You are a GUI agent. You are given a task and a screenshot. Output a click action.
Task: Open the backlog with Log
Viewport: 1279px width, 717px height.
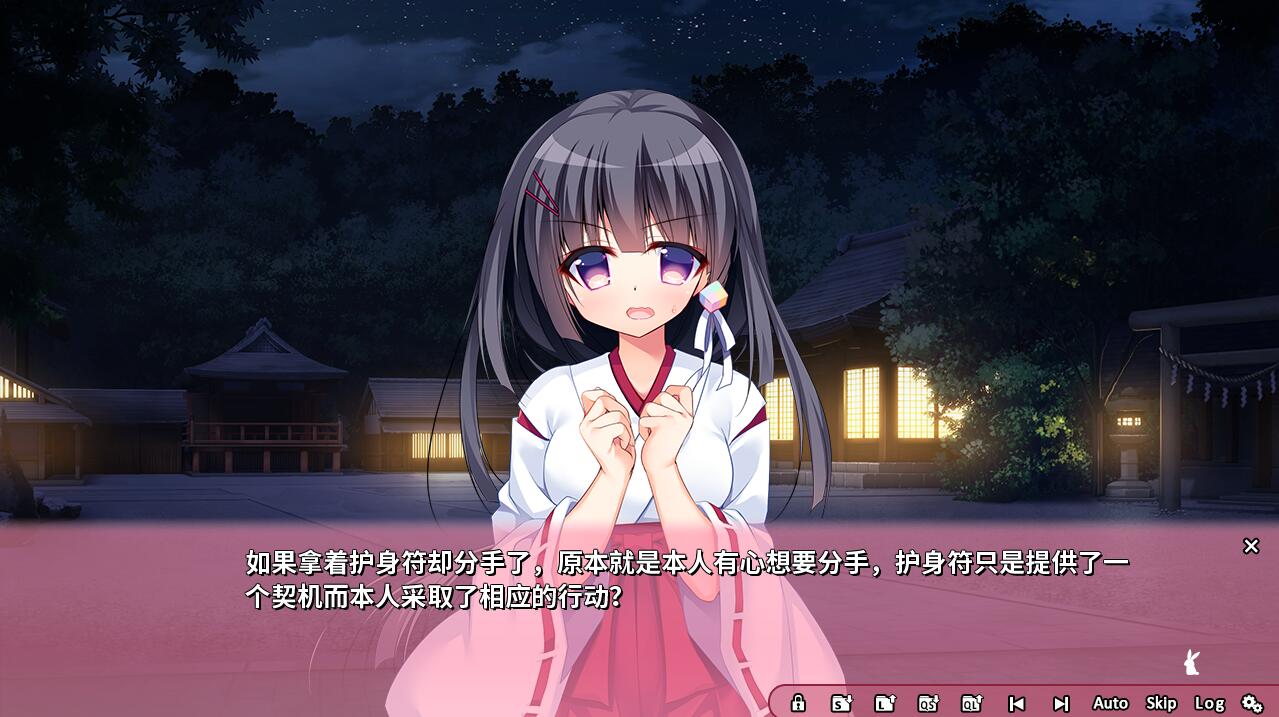point(1209,703)
